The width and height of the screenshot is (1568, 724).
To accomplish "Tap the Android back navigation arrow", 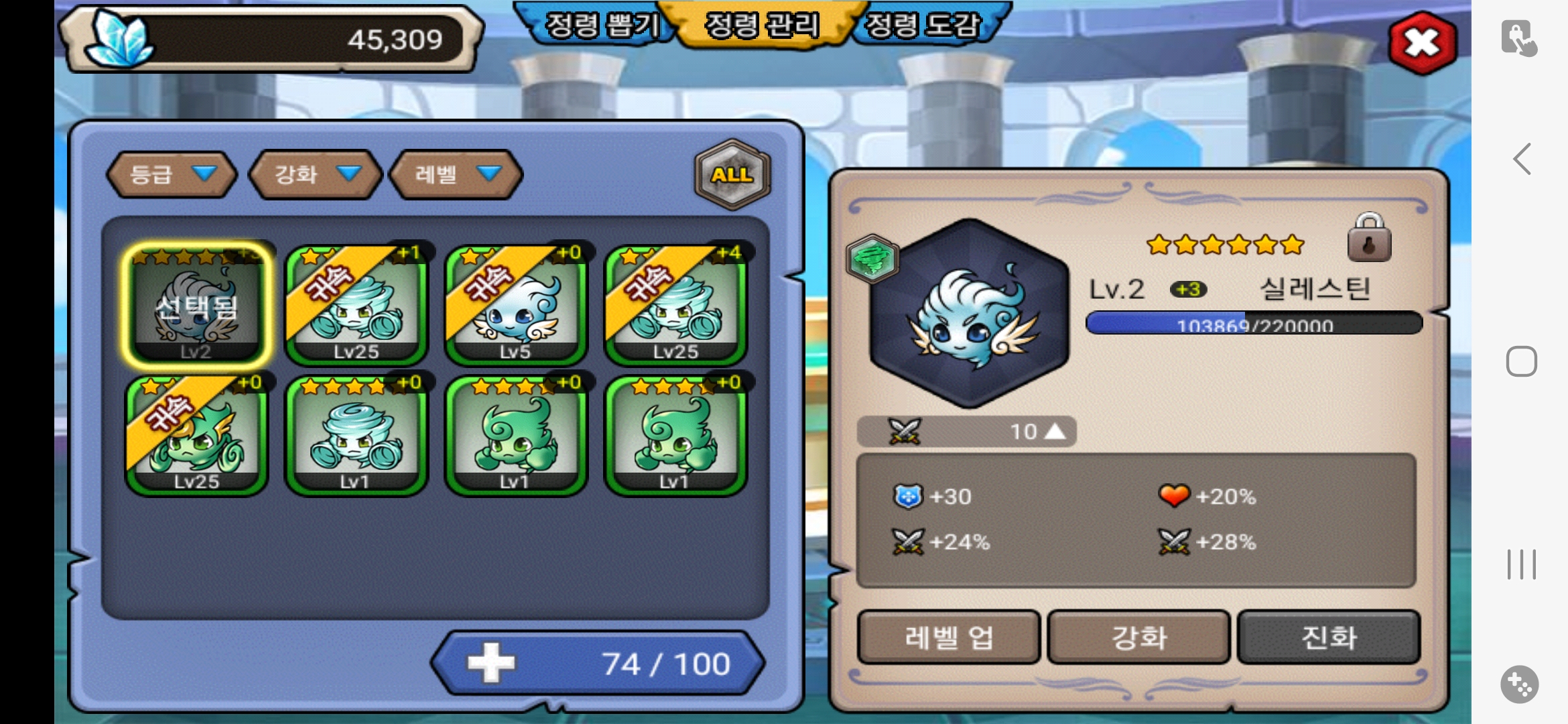I will [x=1522, y=159].
